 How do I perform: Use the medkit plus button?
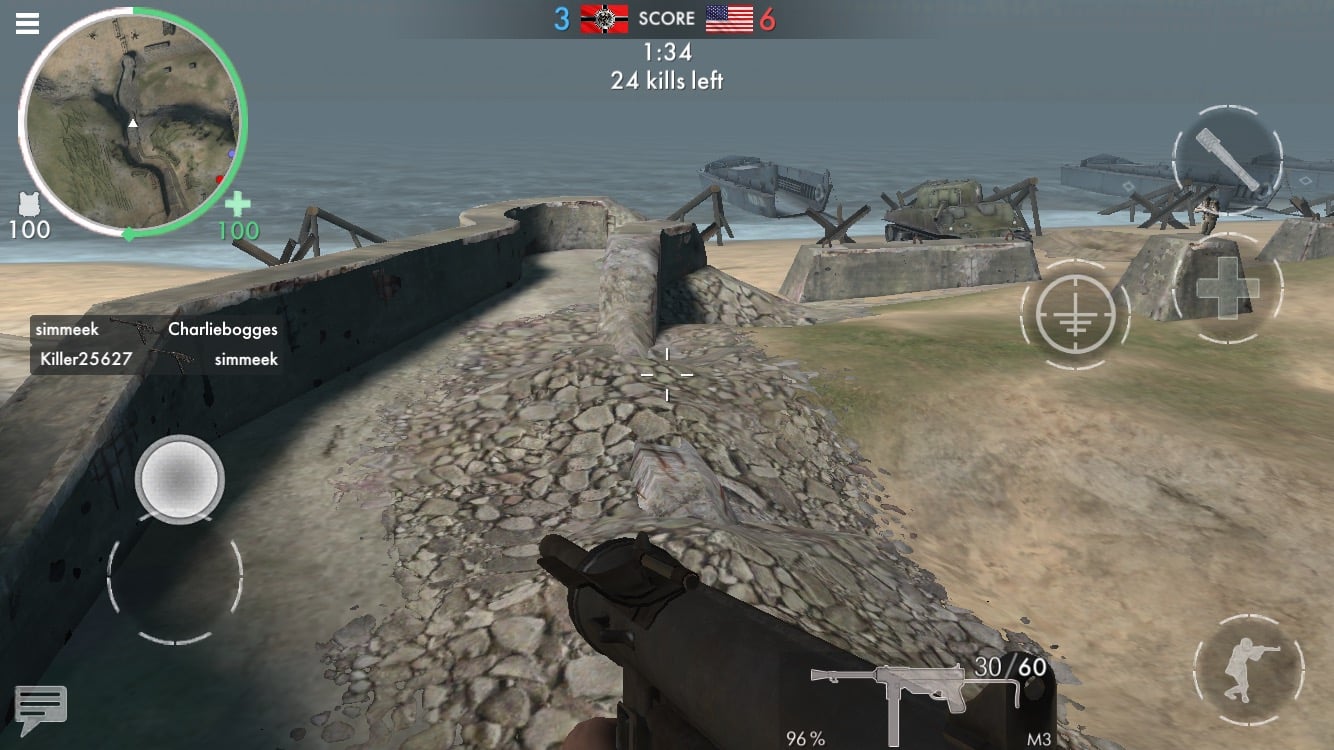1225,288
